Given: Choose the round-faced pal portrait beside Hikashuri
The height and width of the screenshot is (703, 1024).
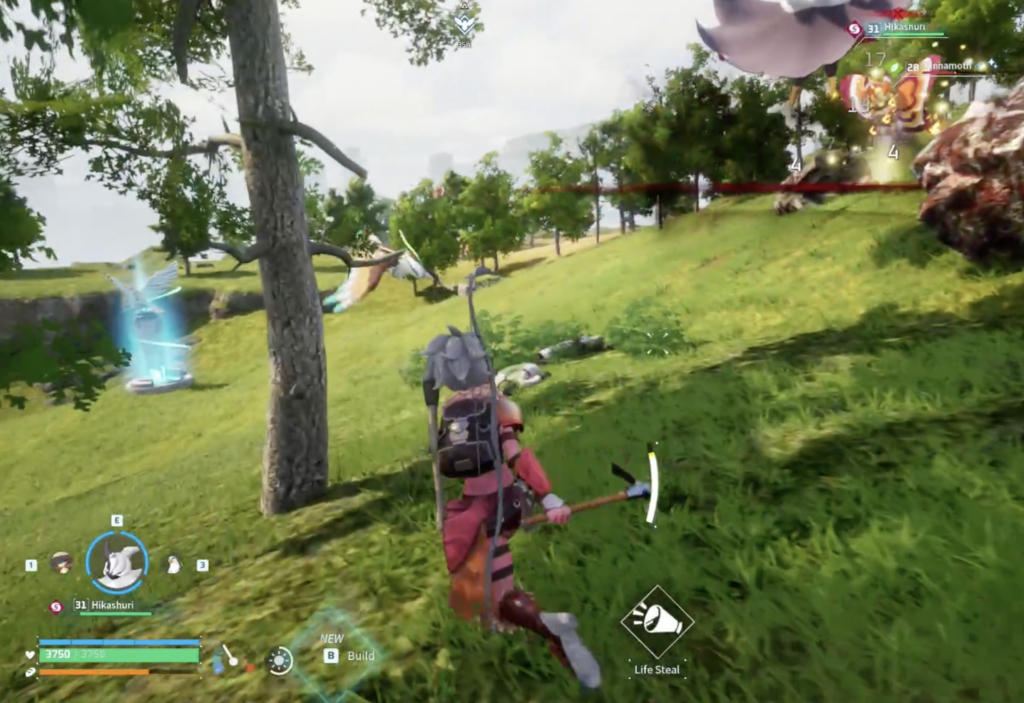Looking at the screenshot, I should click(x=61, y=563).
